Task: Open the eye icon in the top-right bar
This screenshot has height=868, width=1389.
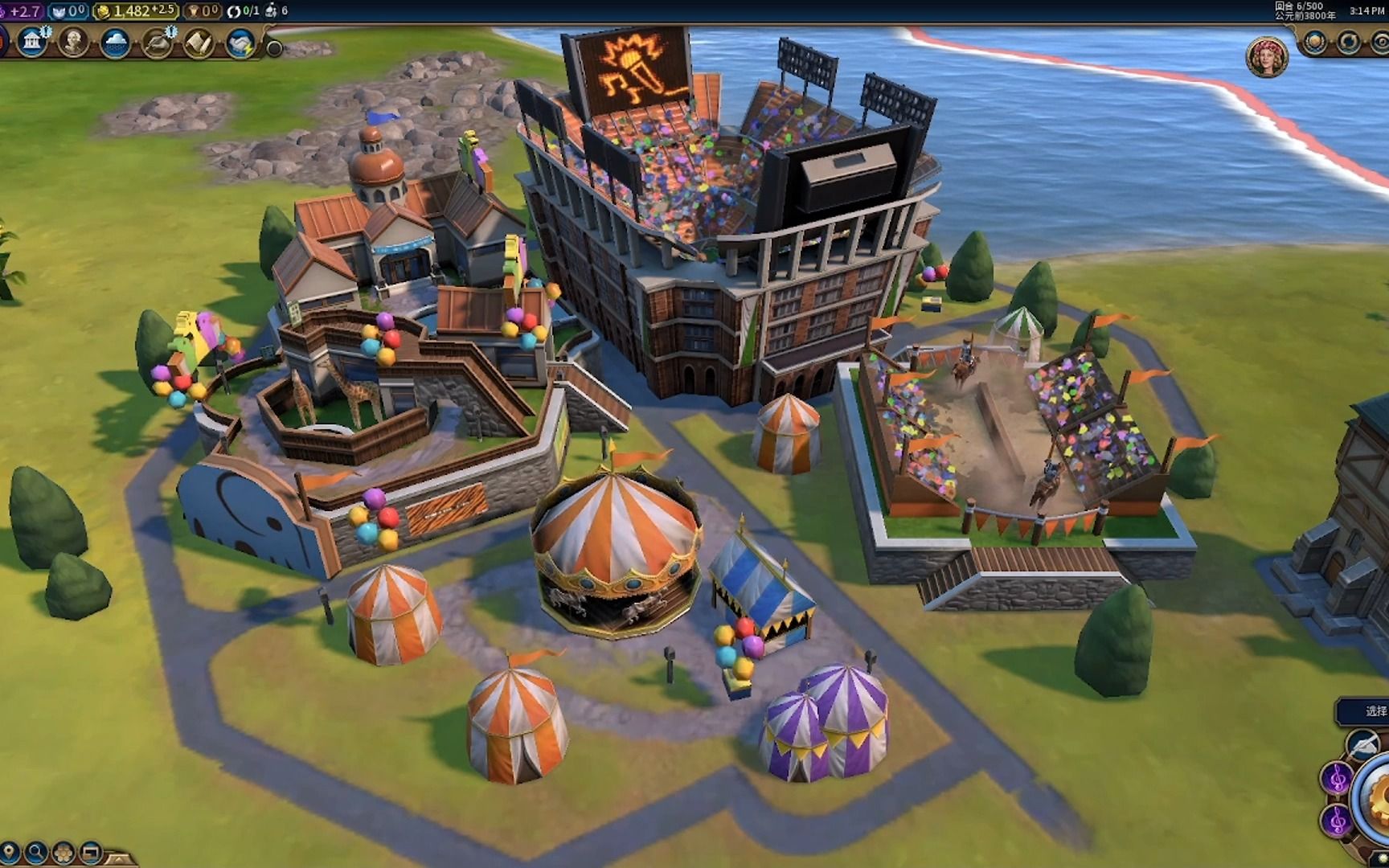Action: (x=1379, y=42)
